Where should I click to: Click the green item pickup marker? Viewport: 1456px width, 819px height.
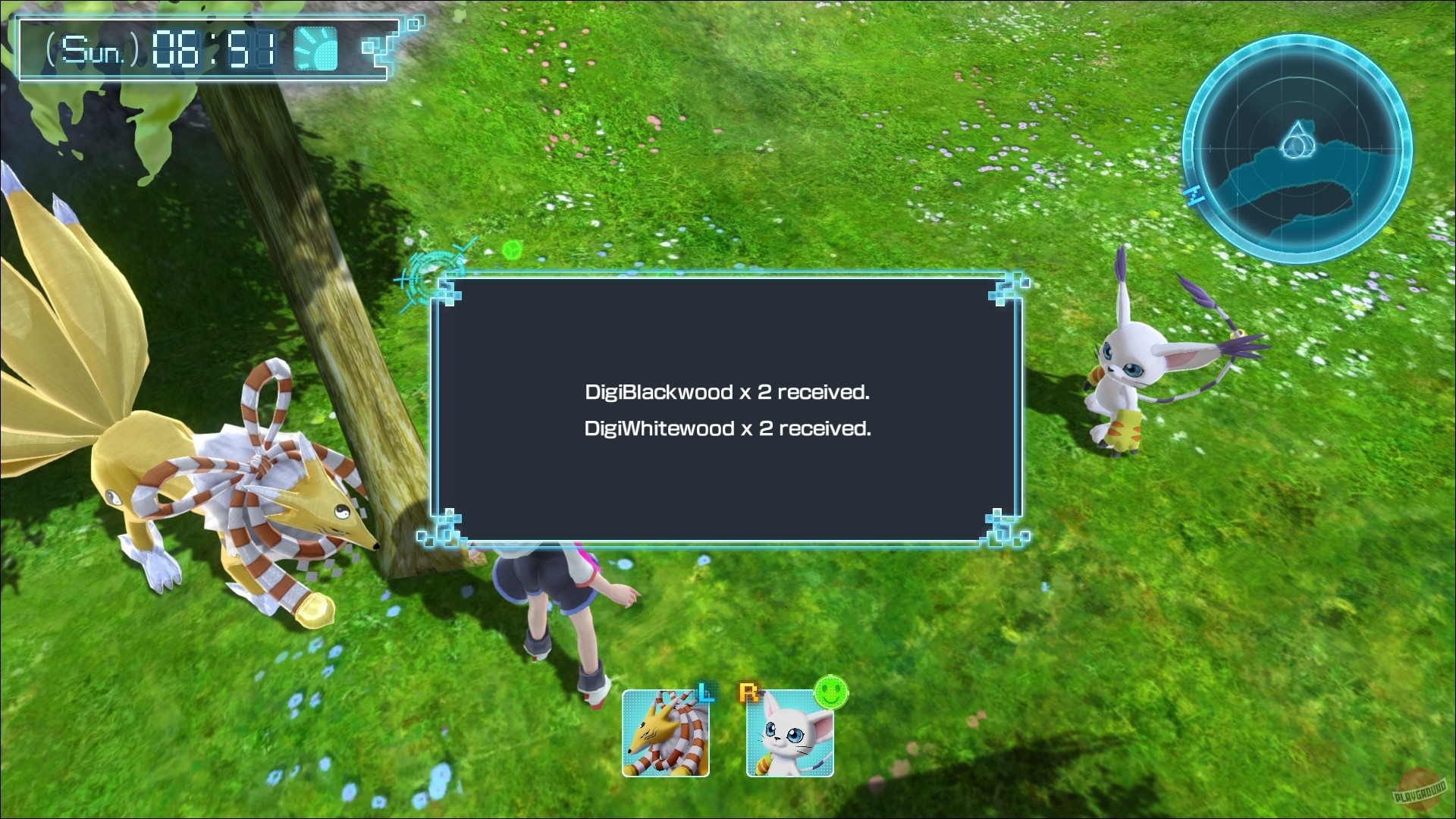(513, 248)
